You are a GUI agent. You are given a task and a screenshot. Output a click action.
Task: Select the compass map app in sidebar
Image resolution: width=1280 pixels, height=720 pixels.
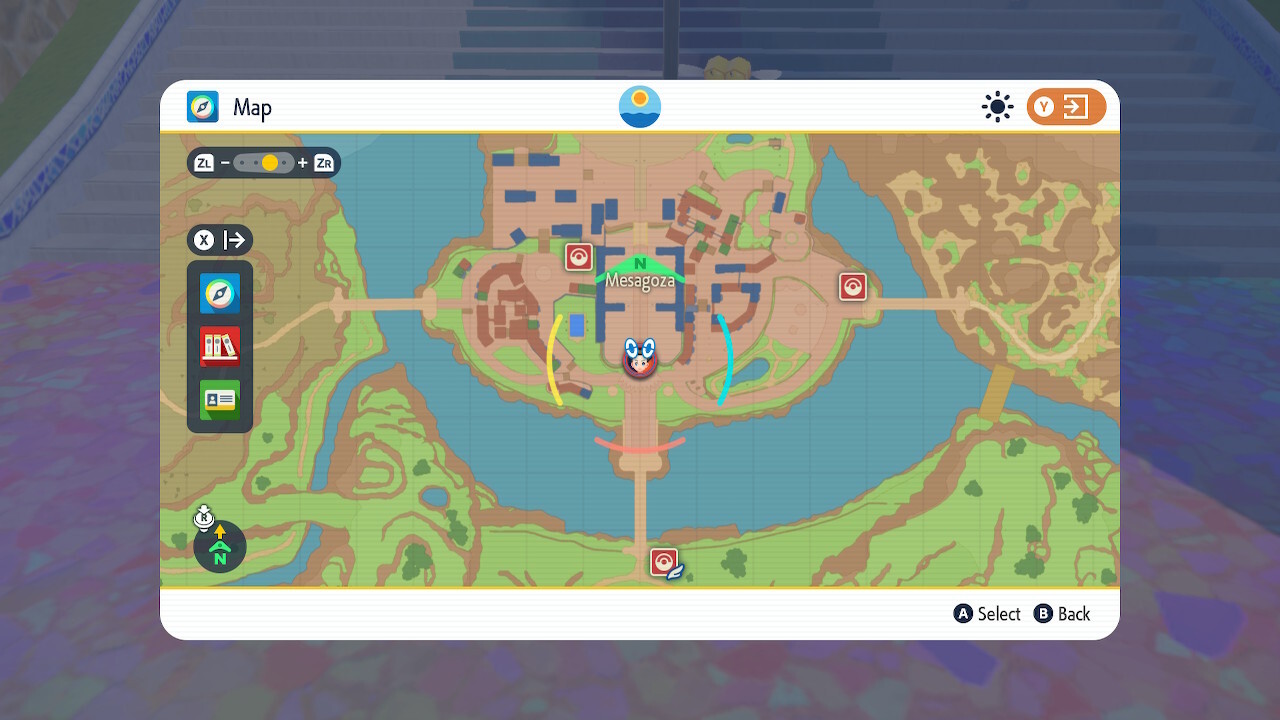tap(219, 294)
